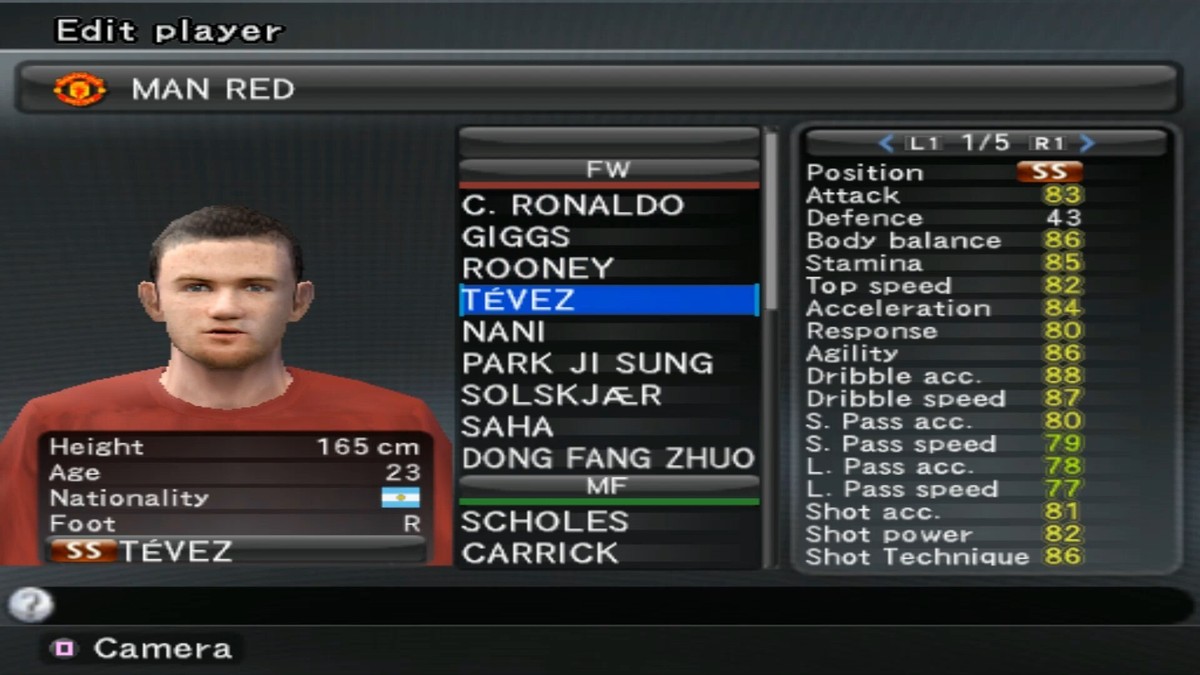Click the highlighted TÉVEZ row
Viewport: 1200px width, 675px height.
[608, 300]
